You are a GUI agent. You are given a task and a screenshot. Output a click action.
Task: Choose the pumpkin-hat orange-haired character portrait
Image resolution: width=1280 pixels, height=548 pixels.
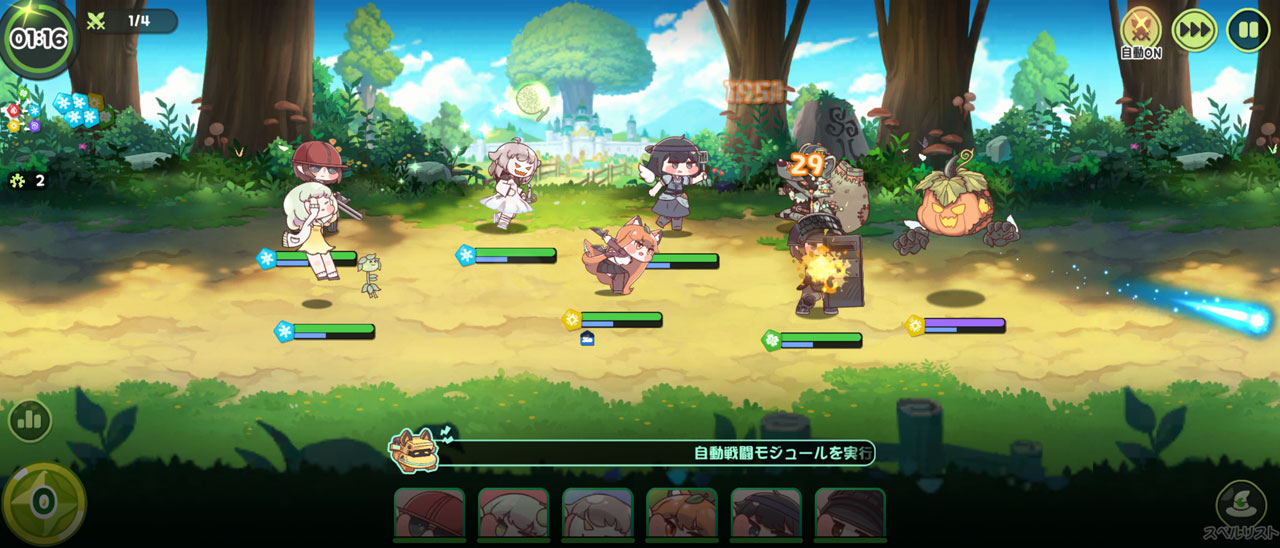tap(682, 514)
